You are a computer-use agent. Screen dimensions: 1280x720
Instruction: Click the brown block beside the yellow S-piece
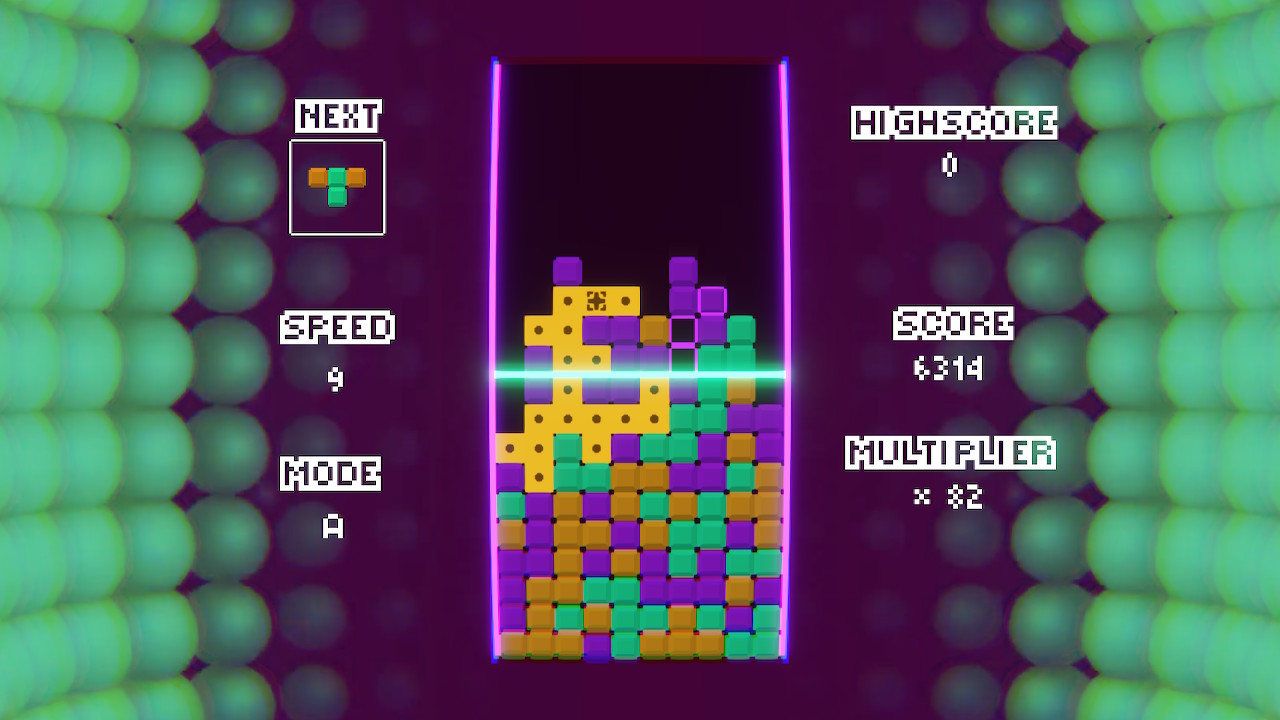pyautogui.click(x=653, y=330)
